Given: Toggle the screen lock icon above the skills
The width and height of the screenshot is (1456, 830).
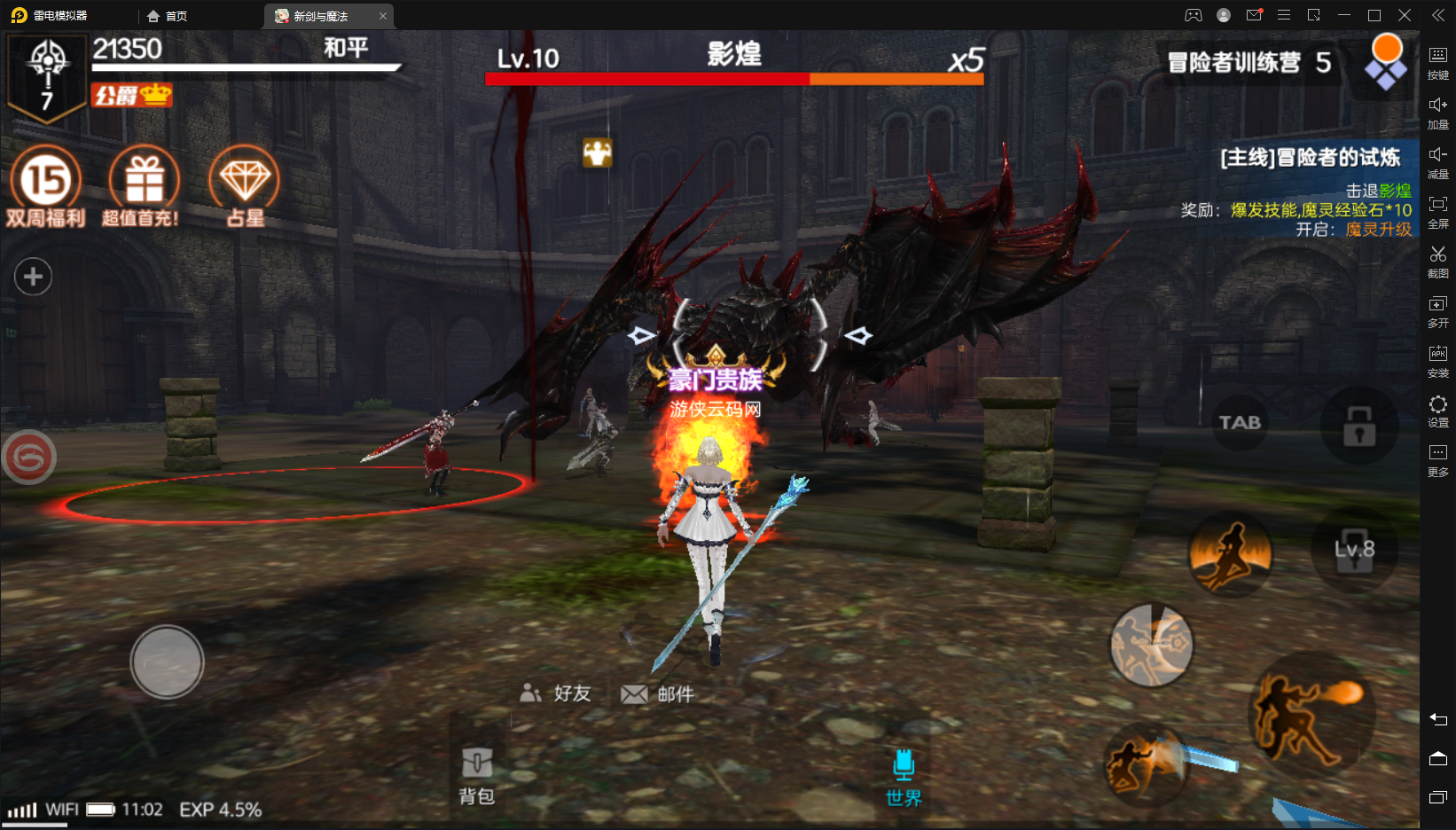Looking at the screenshot, I should 1358,424.
